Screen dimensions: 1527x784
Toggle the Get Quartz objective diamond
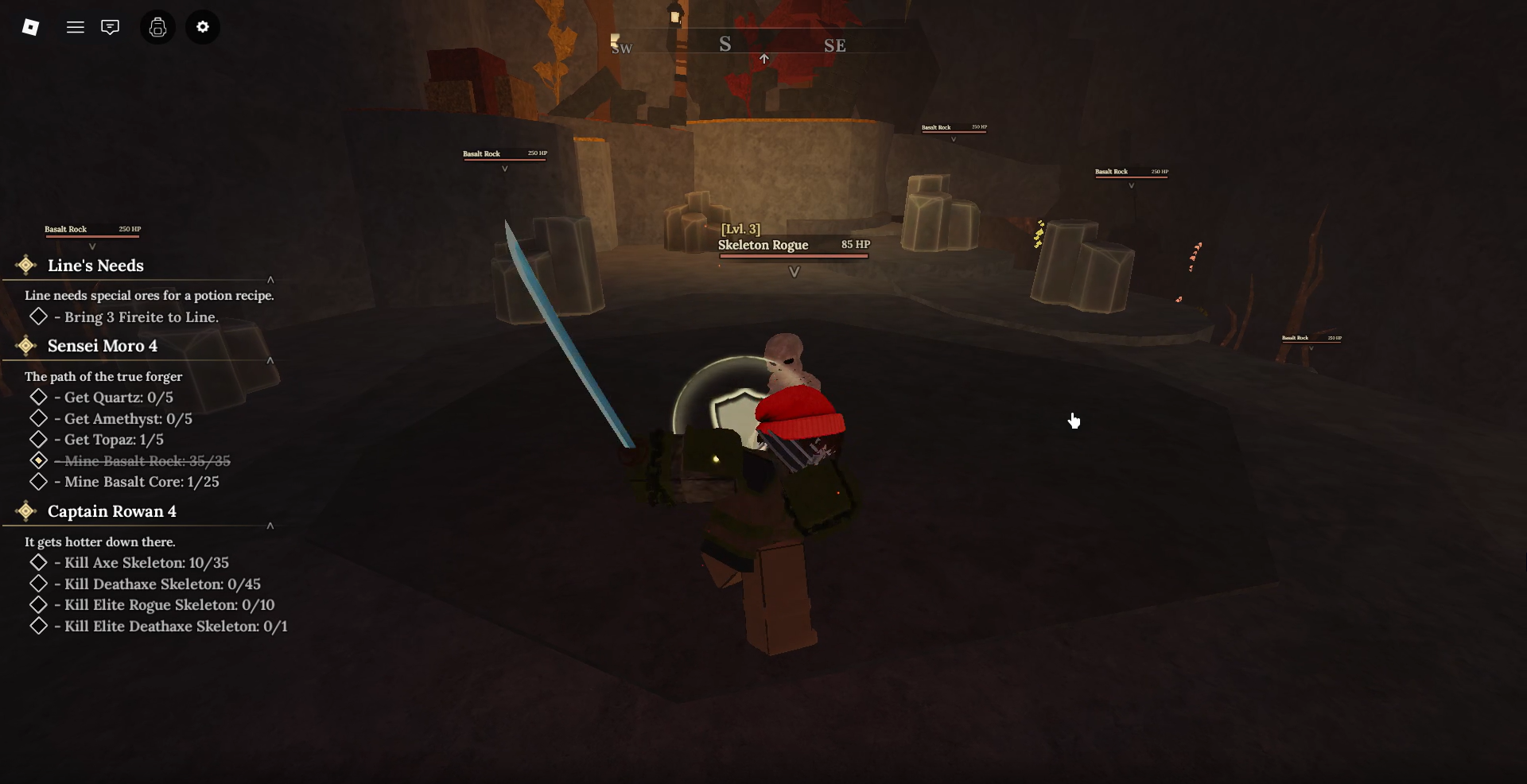pyautogui.click(x=38, y=397)
